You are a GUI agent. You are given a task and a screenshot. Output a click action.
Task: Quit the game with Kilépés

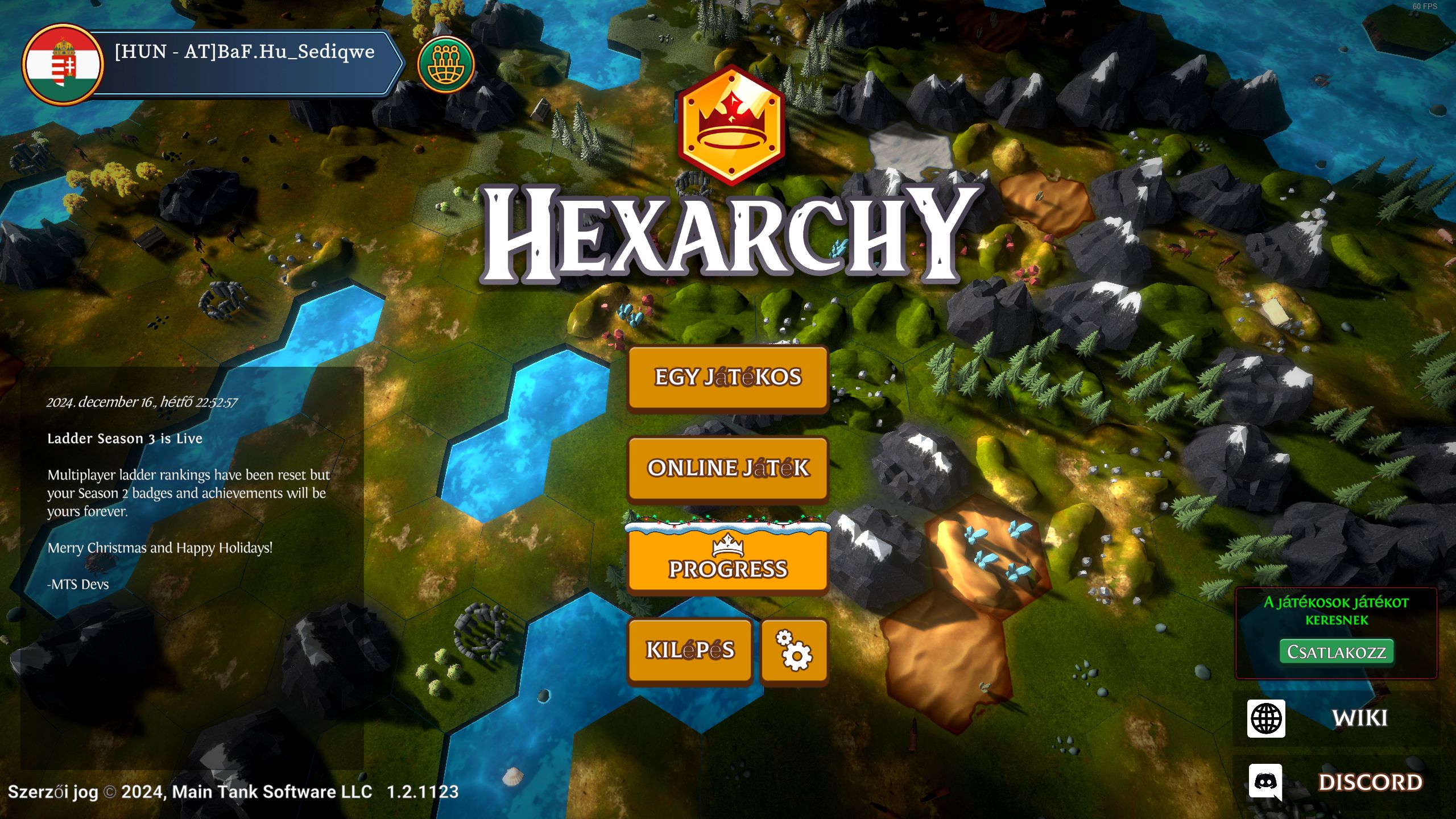click(x=690, y=650)
